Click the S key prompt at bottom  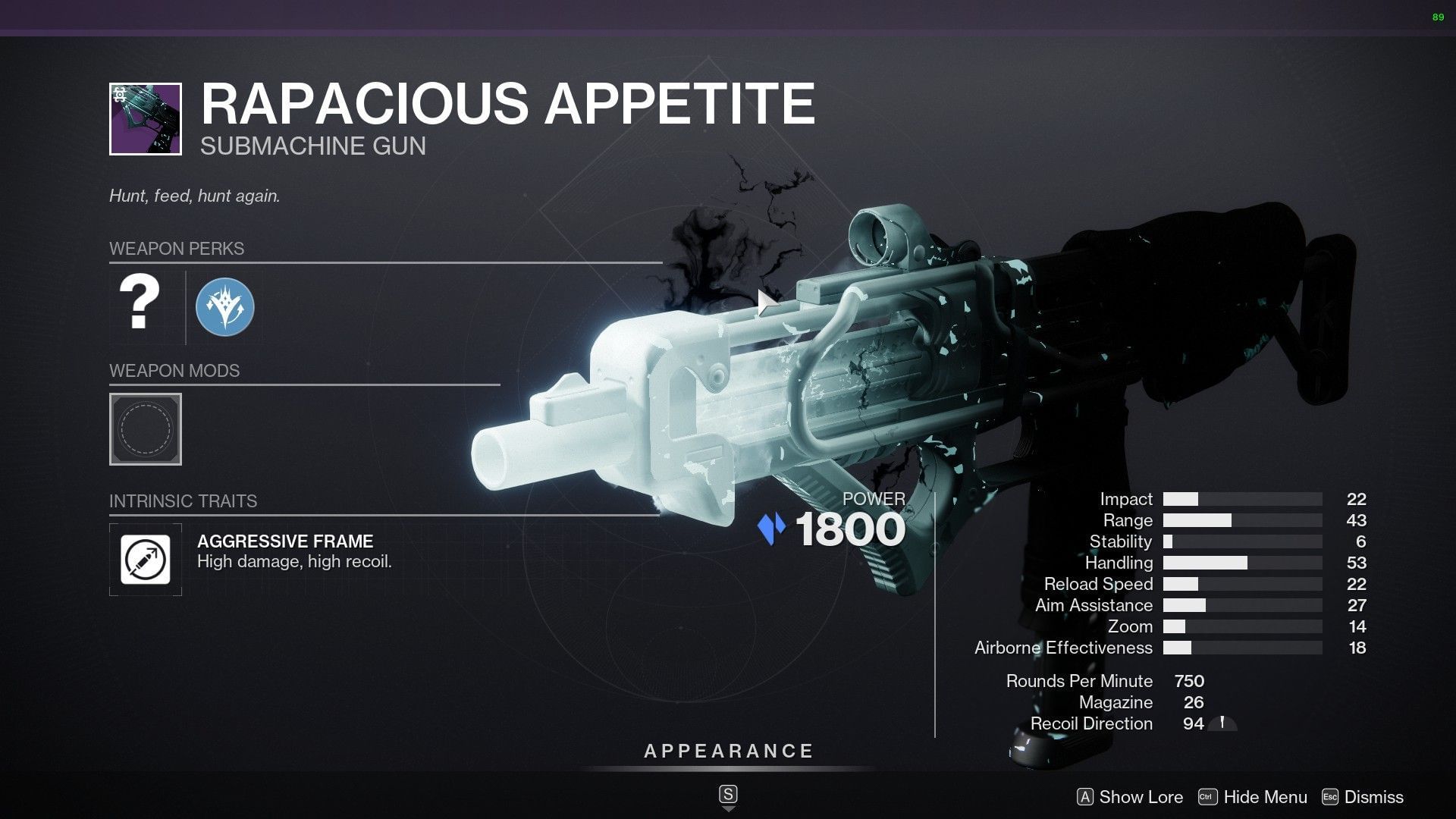[728, 795]
